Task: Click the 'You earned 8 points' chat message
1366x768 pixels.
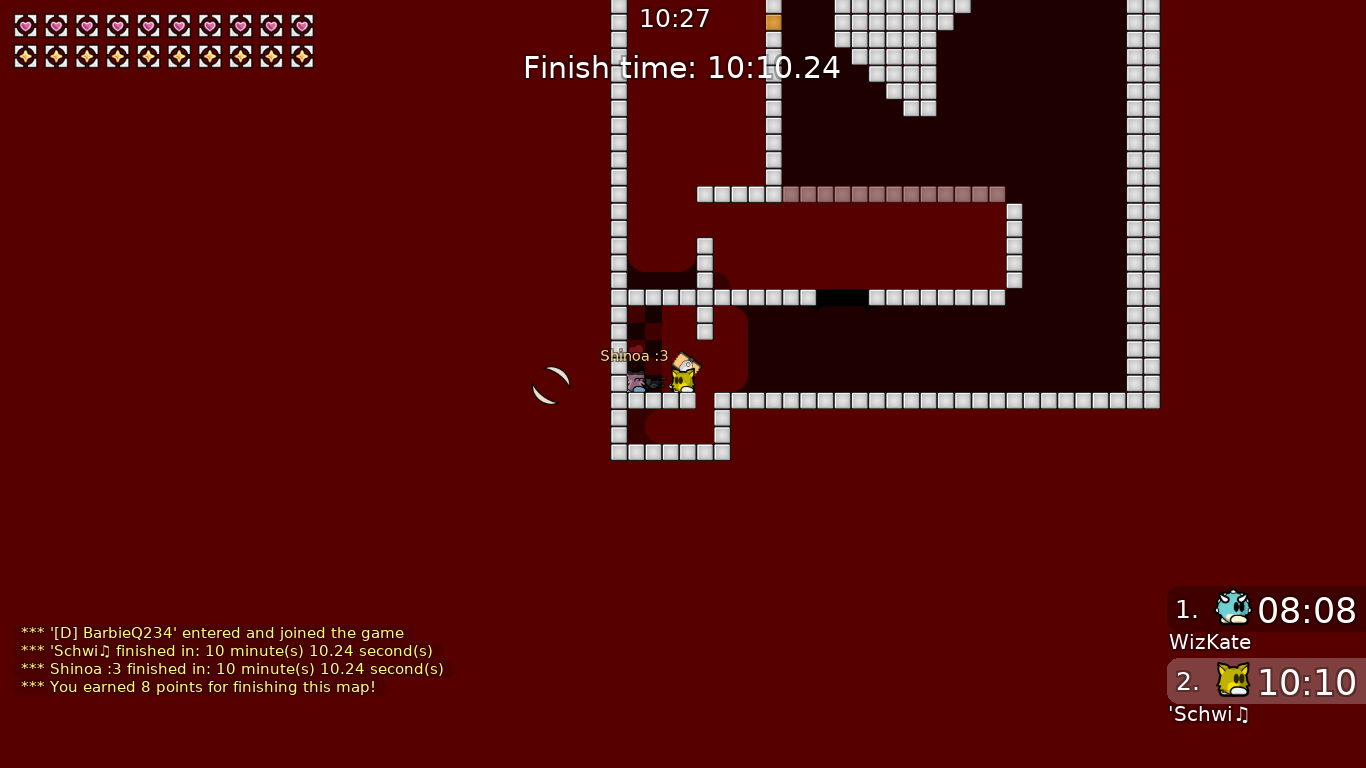Action: click(196, 687)
